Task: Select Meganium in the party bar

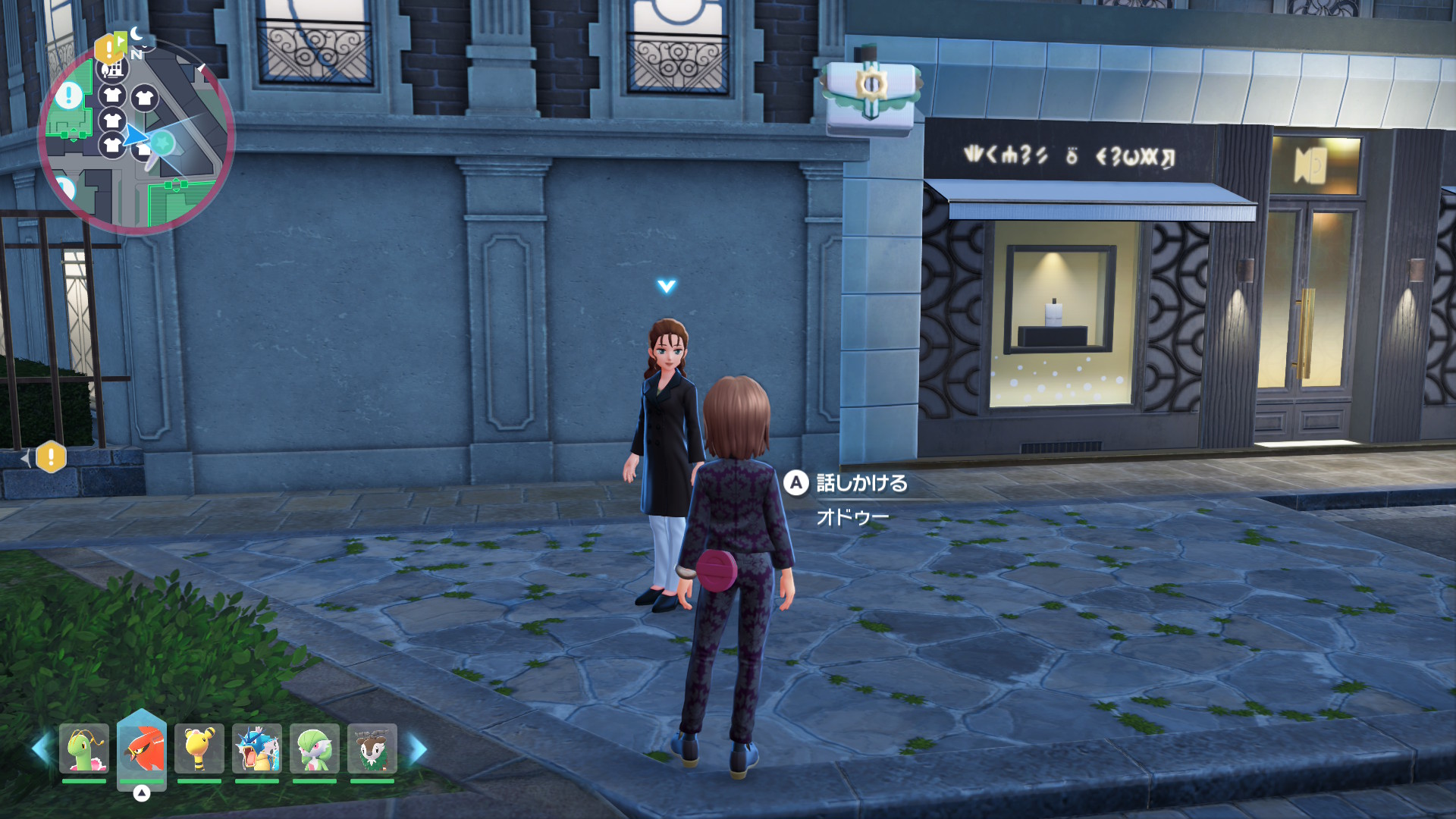Action: (x=84, y=748)
